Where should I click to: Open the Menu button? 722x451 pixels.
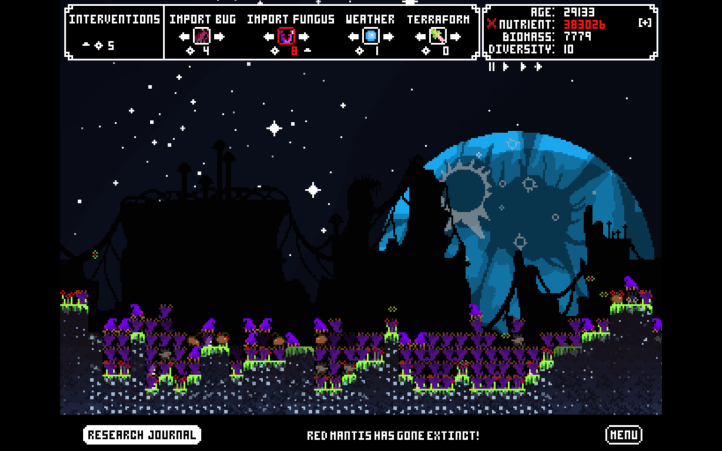pyautogui.click(x=623, y=435)
